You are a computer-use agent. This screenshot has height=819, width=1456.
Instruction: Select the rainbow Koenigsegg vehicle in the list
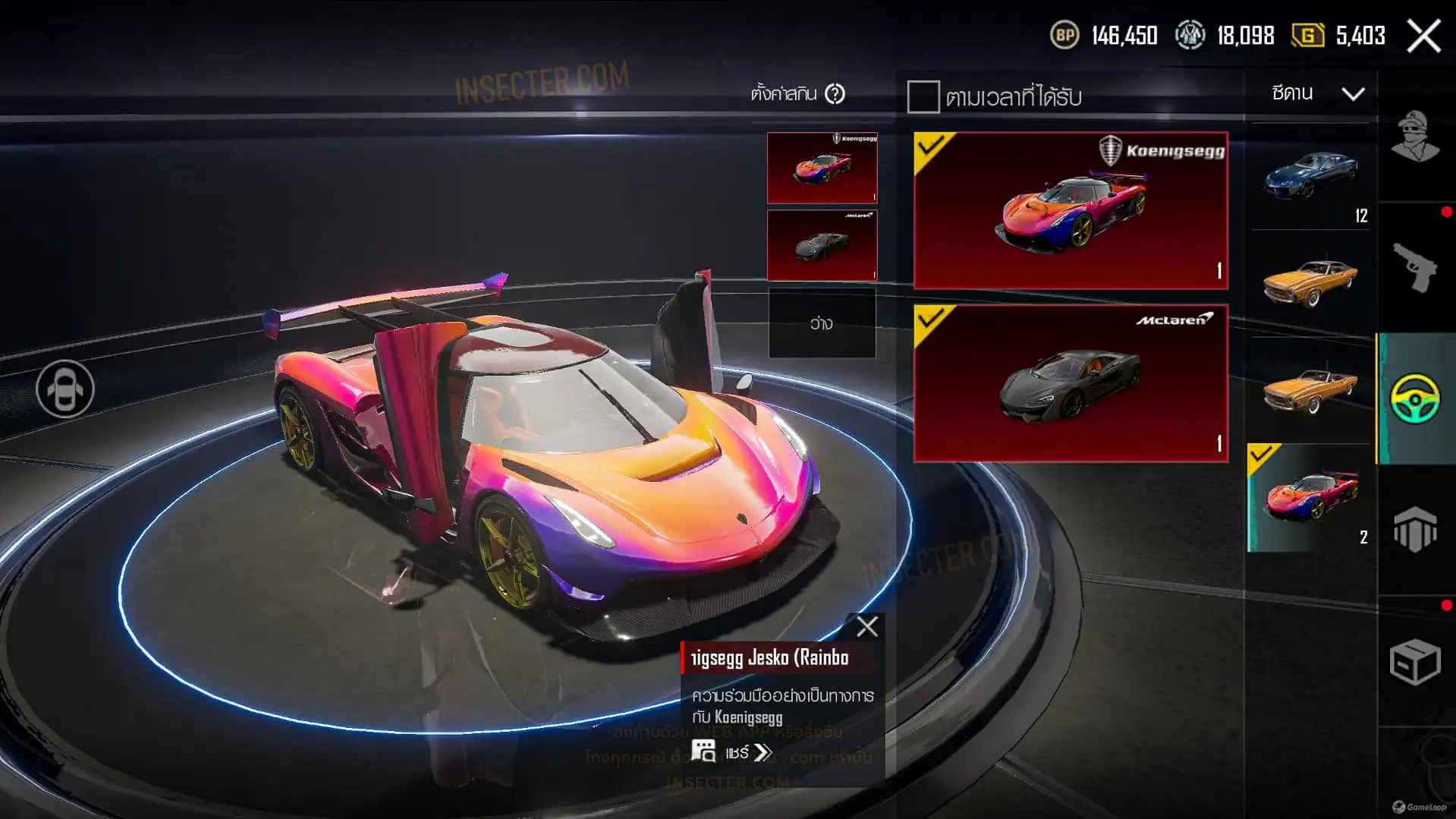1311,497
